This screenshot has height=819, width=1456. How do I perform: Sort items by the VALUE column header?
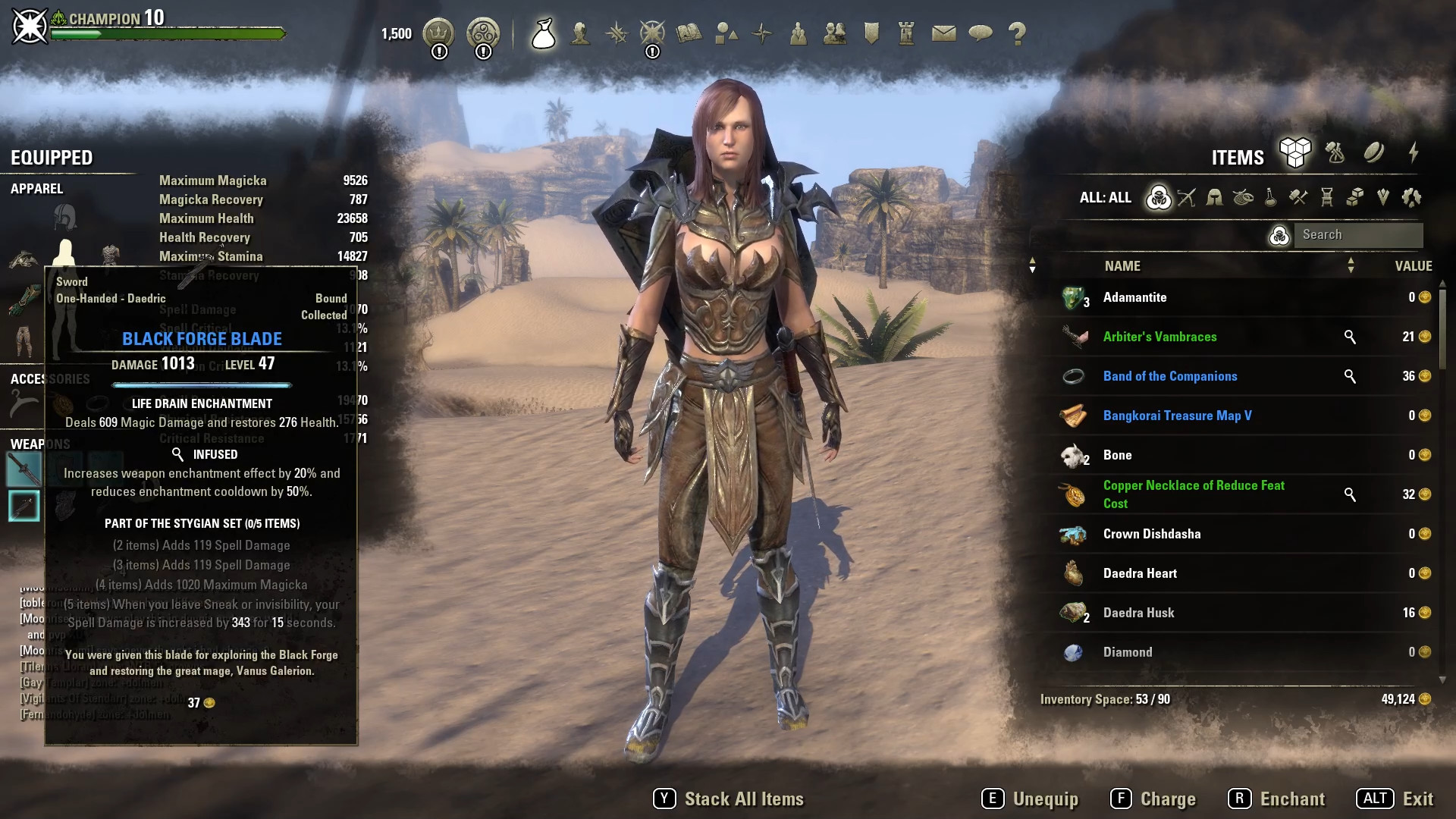point(1413,266)
